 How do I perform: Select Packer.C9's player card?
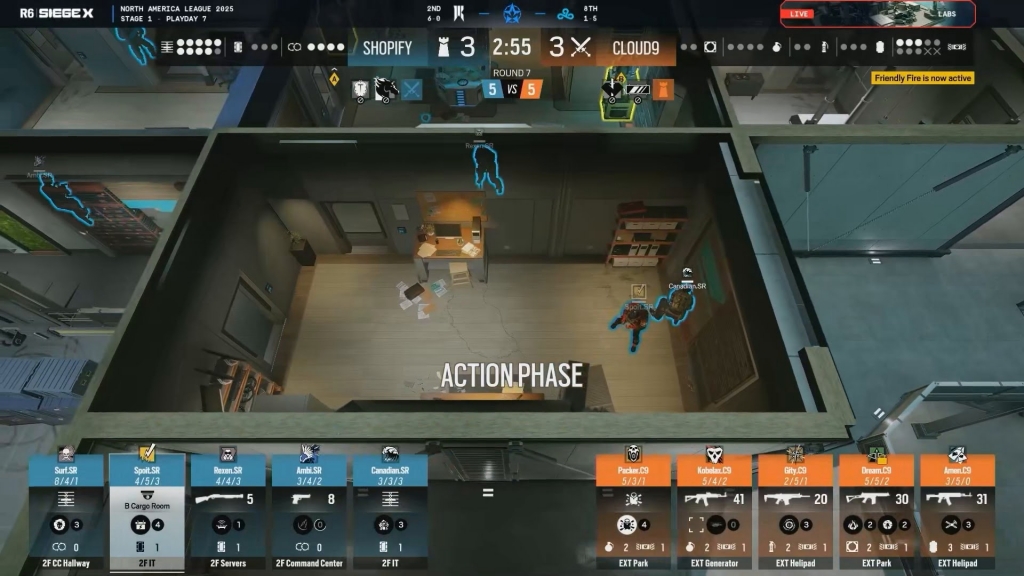[x=633, y=512]
